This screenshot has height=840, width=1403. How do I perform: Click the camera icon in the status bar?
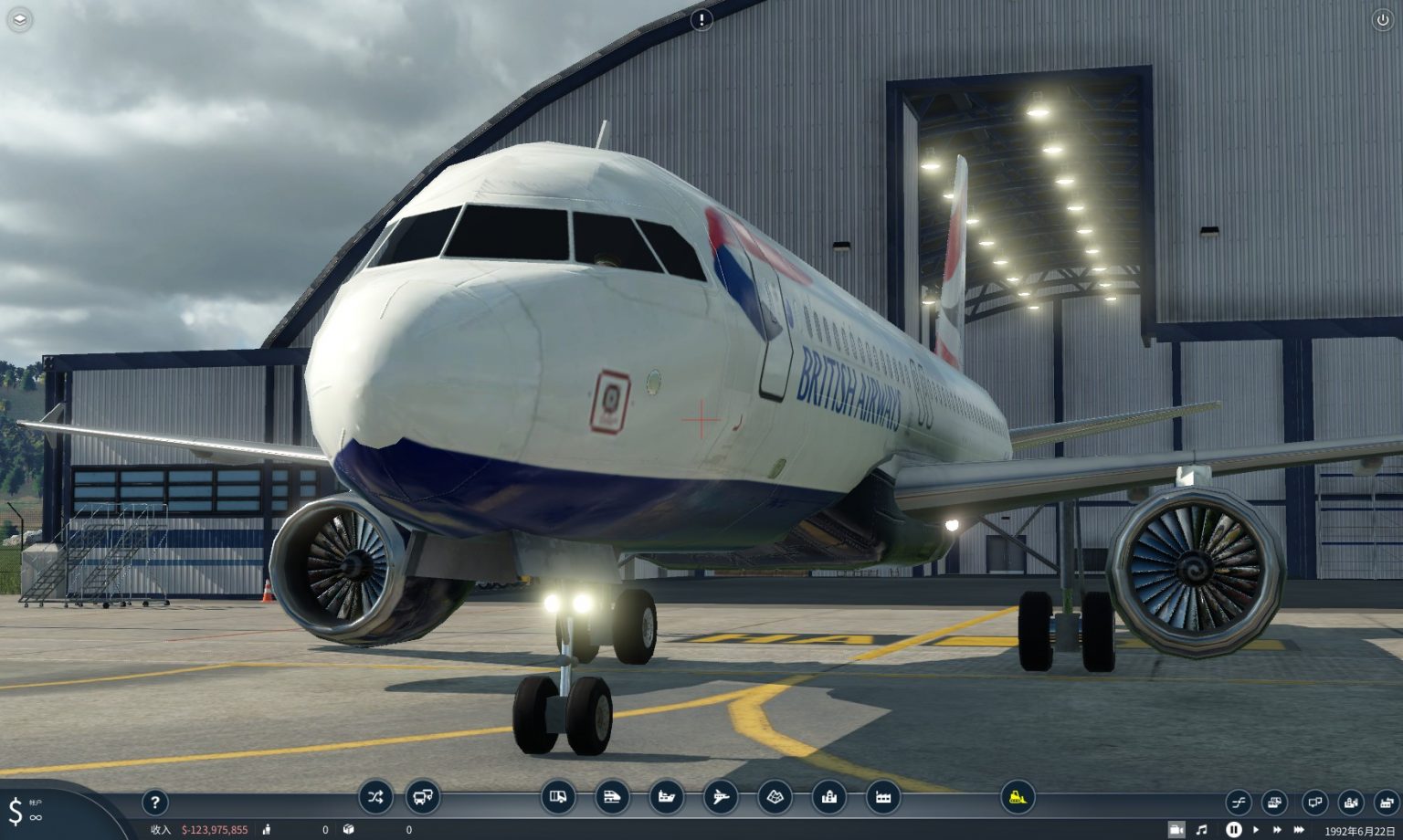coord(1178,830)
